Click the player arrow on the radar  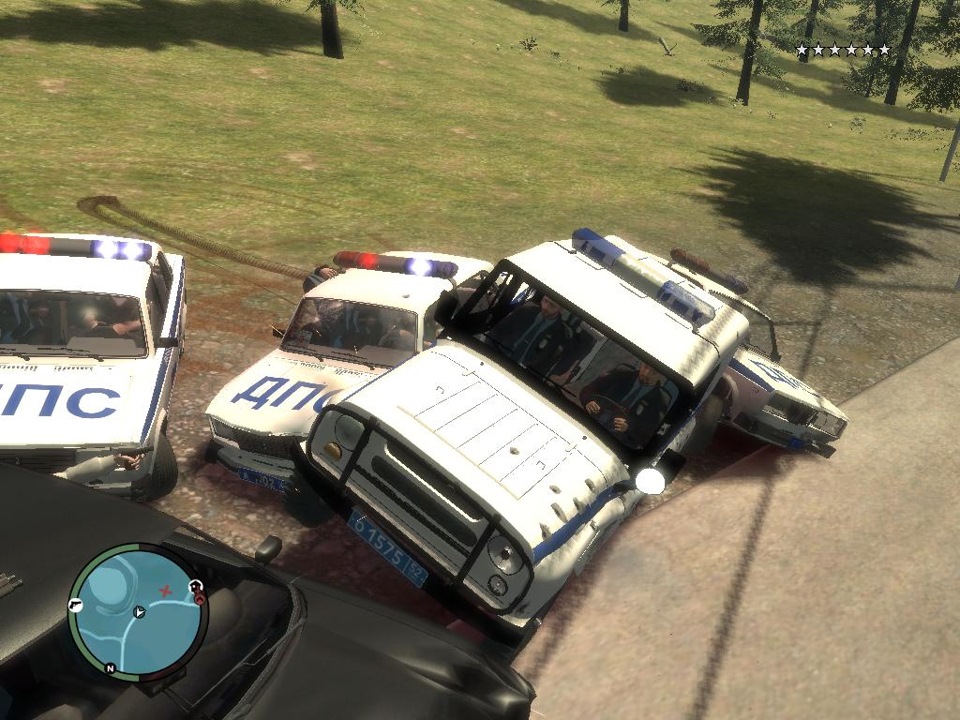139,611
